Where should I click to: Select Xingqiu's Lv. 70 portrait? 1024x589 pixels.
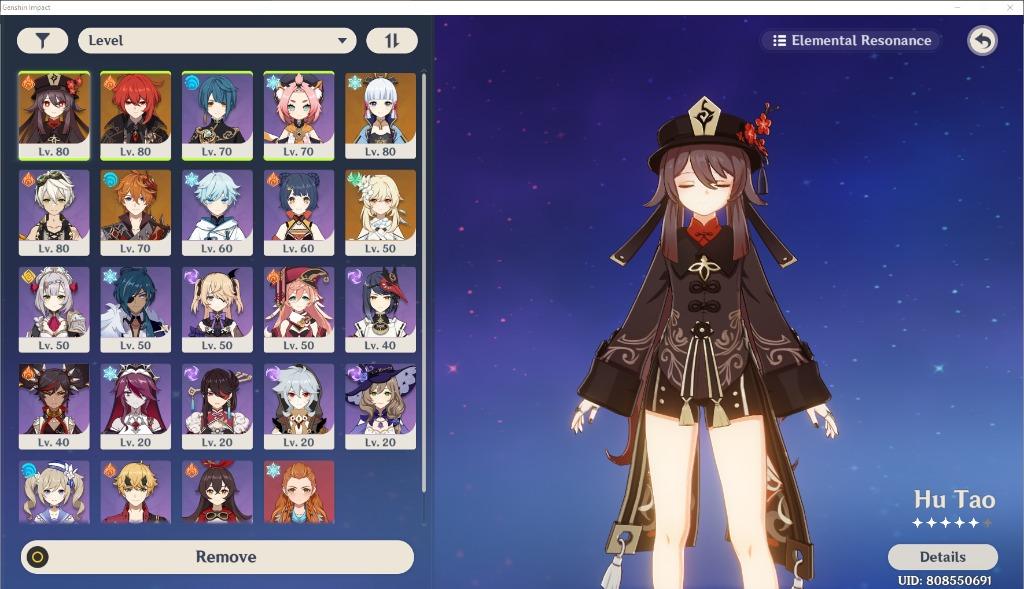point(217,115)
